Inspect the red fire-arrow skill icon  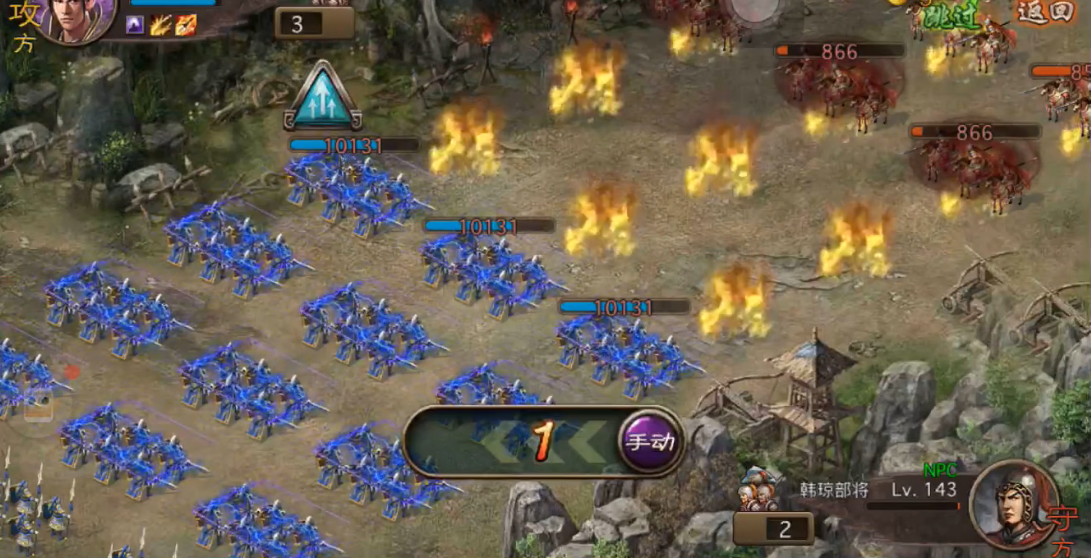pos(186,25)
